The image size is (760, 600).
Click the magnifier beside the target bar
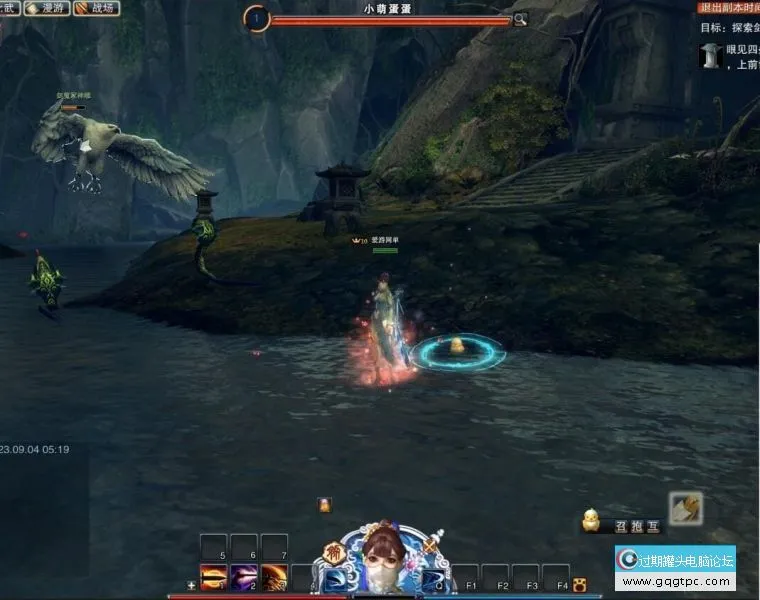coord(520,19)
